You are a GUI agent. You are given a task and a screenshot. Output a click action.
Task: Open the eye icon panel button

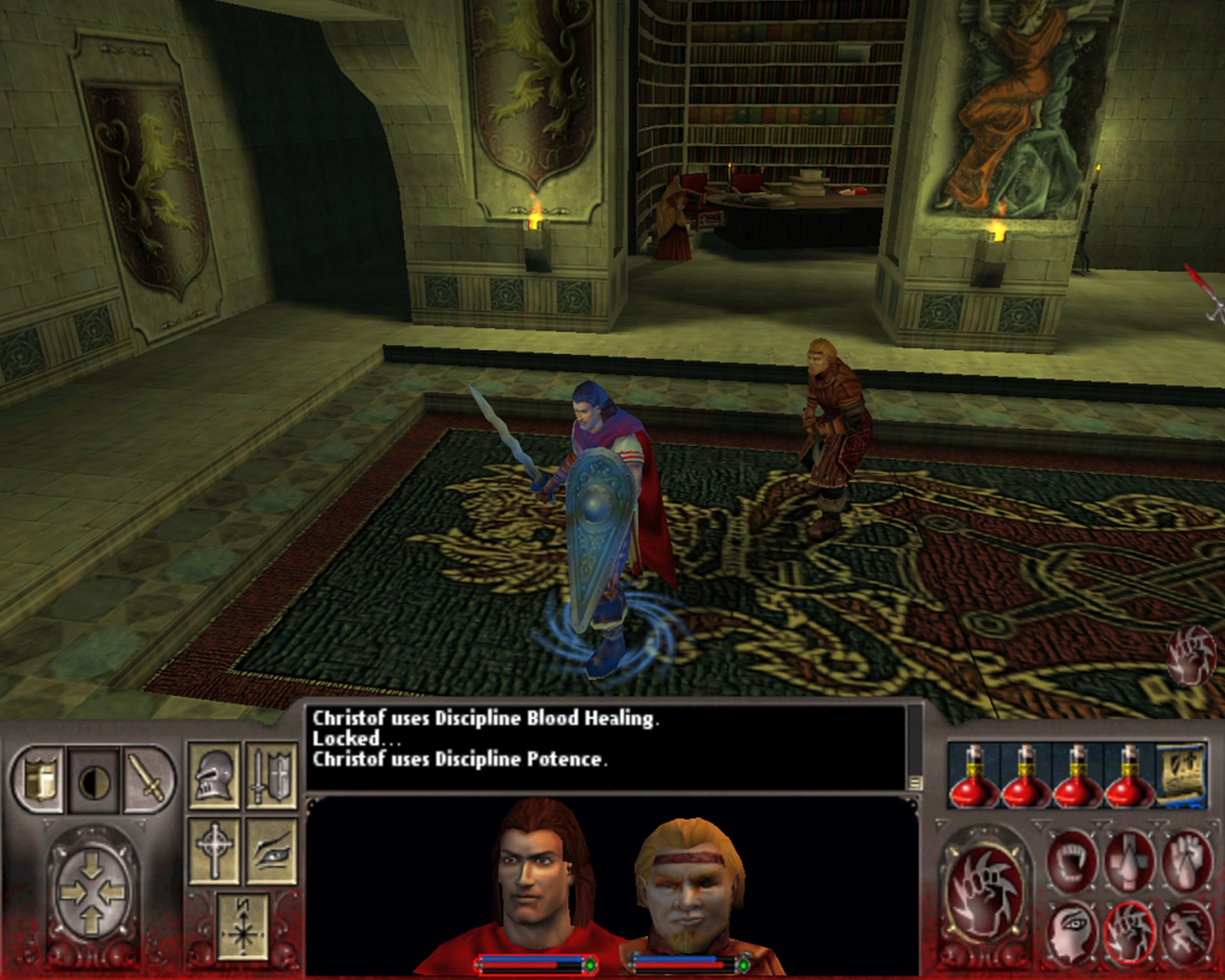(271, 850)
